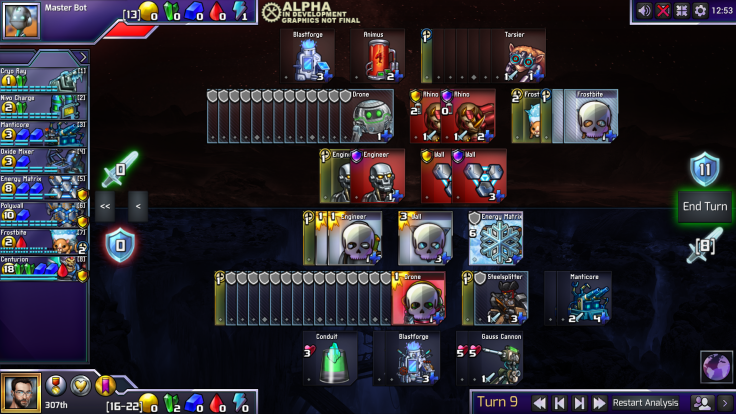Step forward one turn in the replay
736x414 pixels.
tap(579, 402)
